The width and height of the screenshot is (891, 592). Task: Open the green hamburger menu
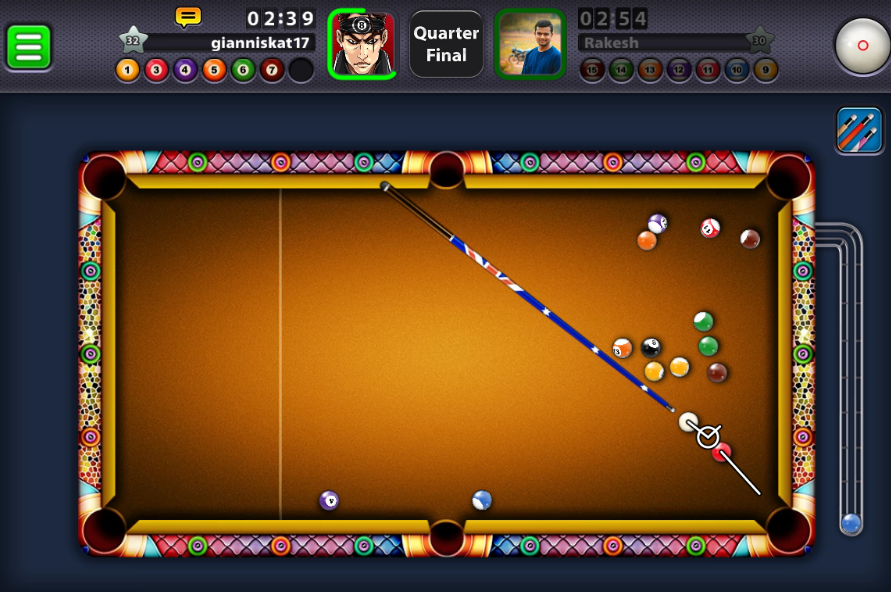click(29, 46)
